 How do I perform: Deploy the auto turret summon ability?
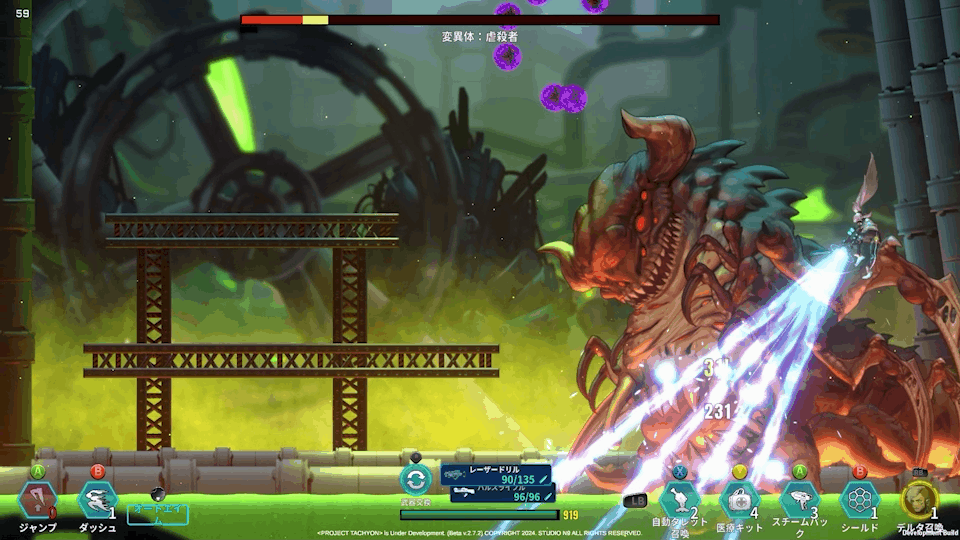click(679, 499)
